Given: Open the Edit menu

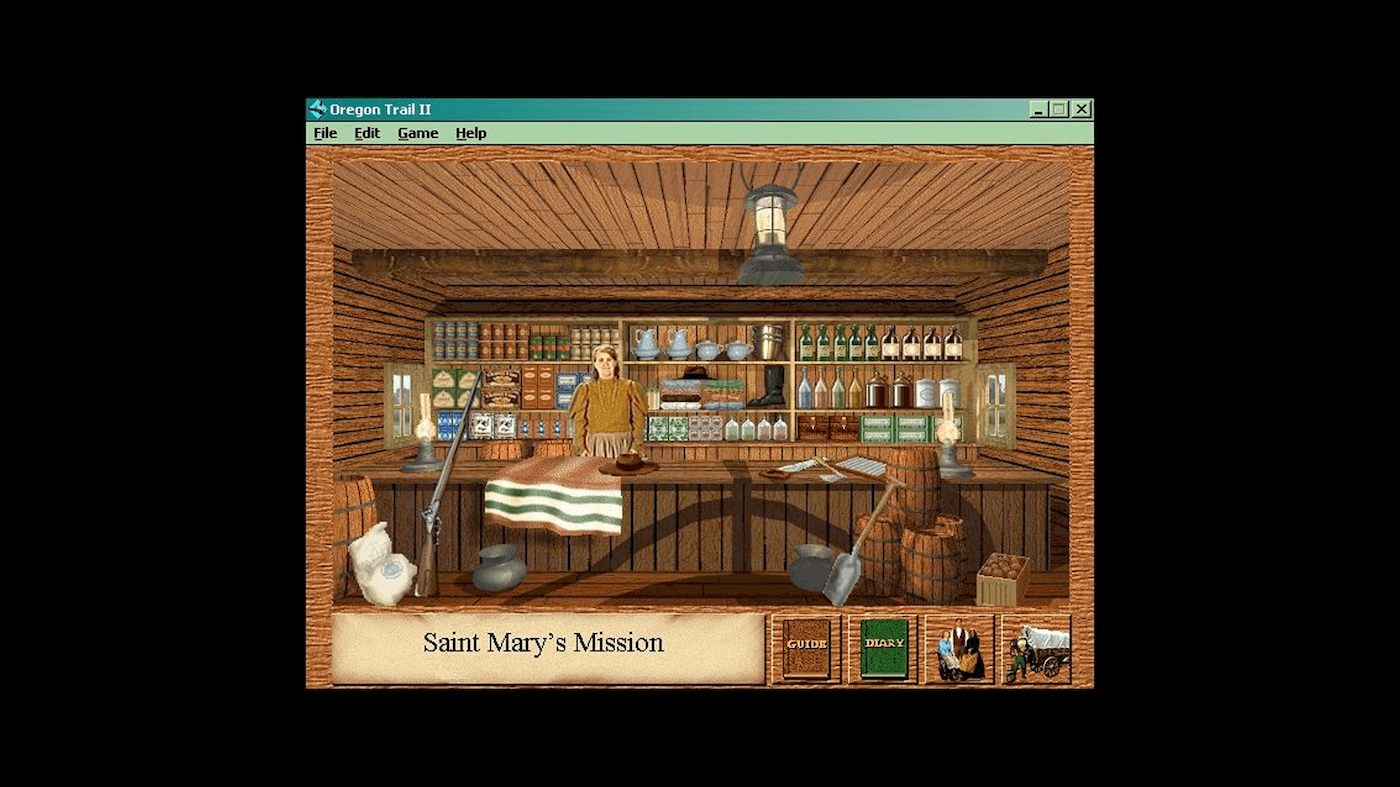Looking at the screenshot, I should coord(366,132).
